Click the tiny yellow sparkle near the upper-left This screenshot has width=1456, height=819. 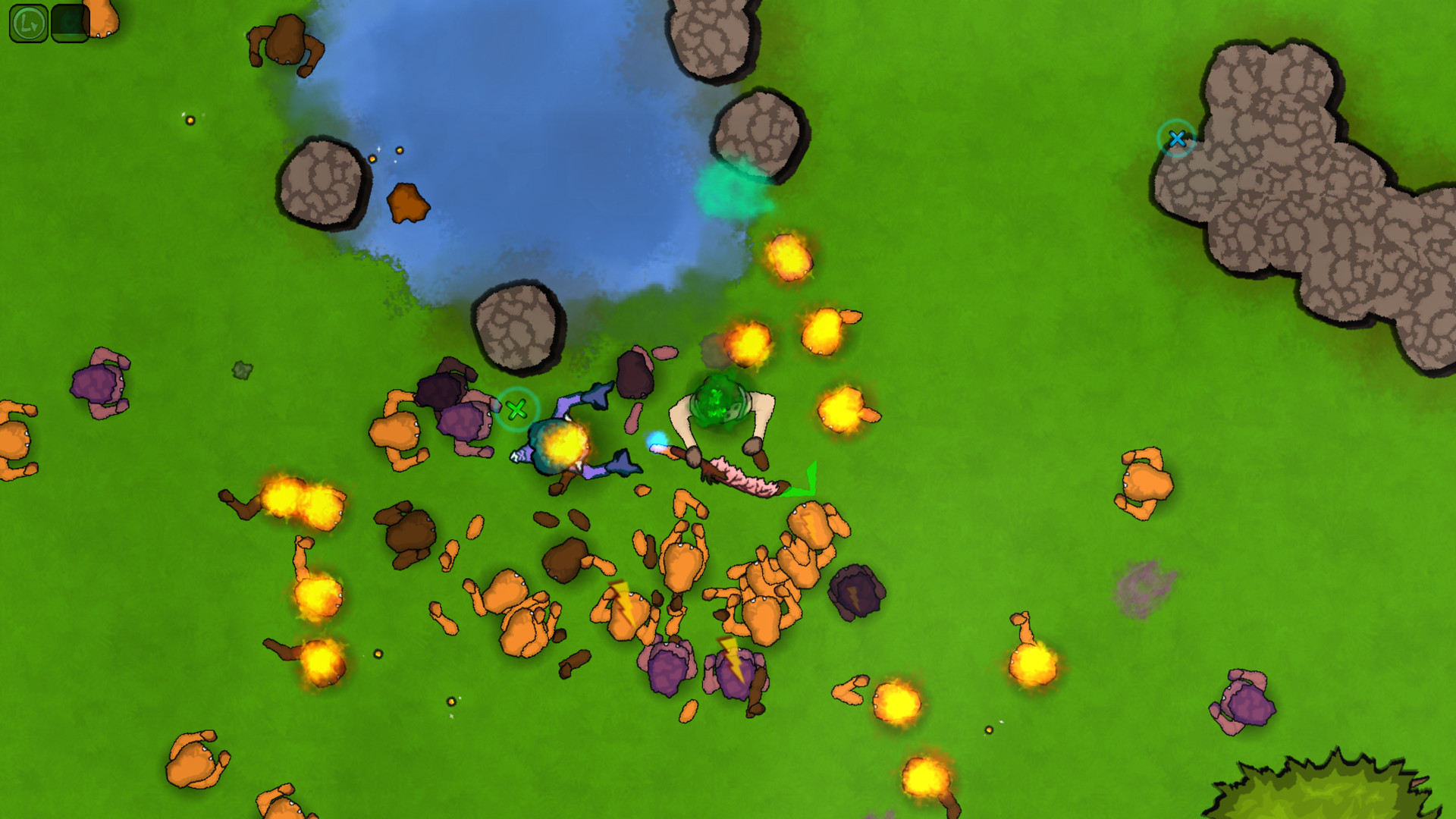tap(190, 120)
